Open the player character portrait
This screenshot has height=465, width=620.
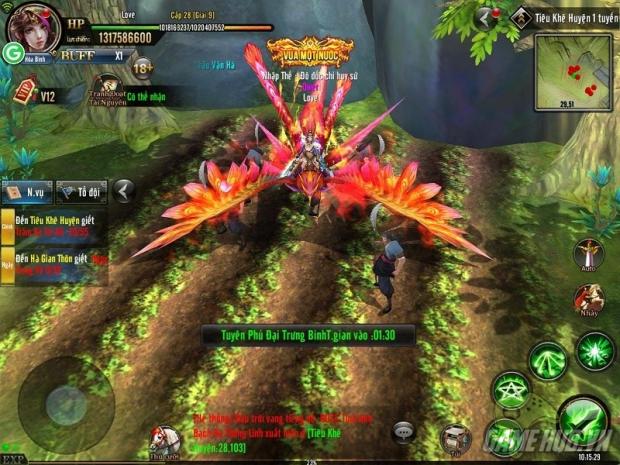pyautogui.click(x=34, y=26)
